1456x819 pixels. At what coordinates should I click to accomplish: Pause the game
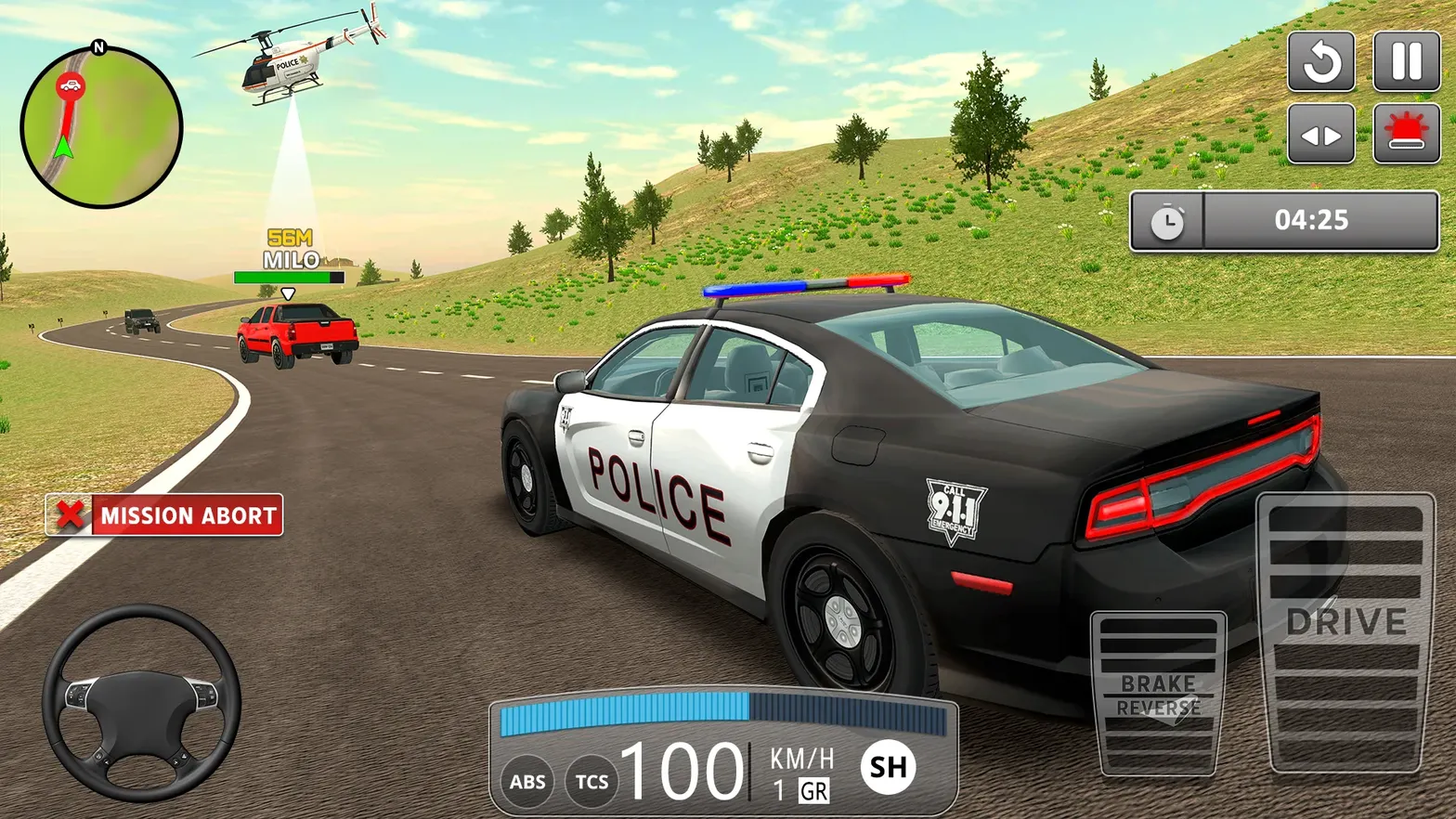click(1404, 62)
